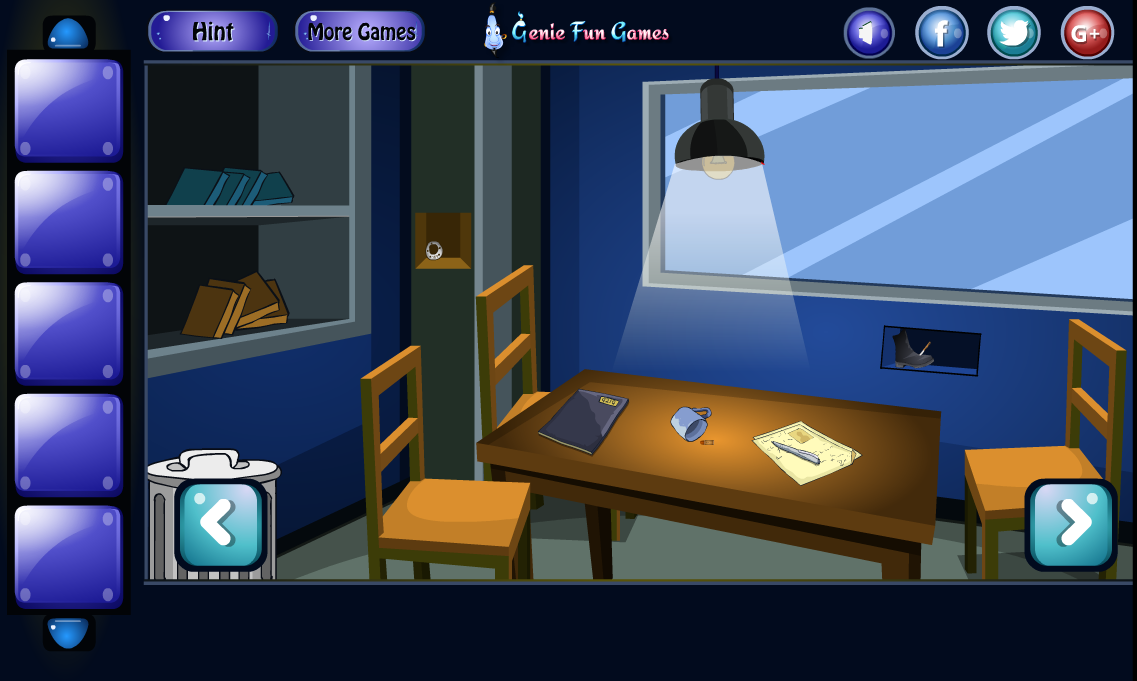Click the Twitter bird button
The width and height of the screenshot is (1137, 681).
click(1013, 33)
